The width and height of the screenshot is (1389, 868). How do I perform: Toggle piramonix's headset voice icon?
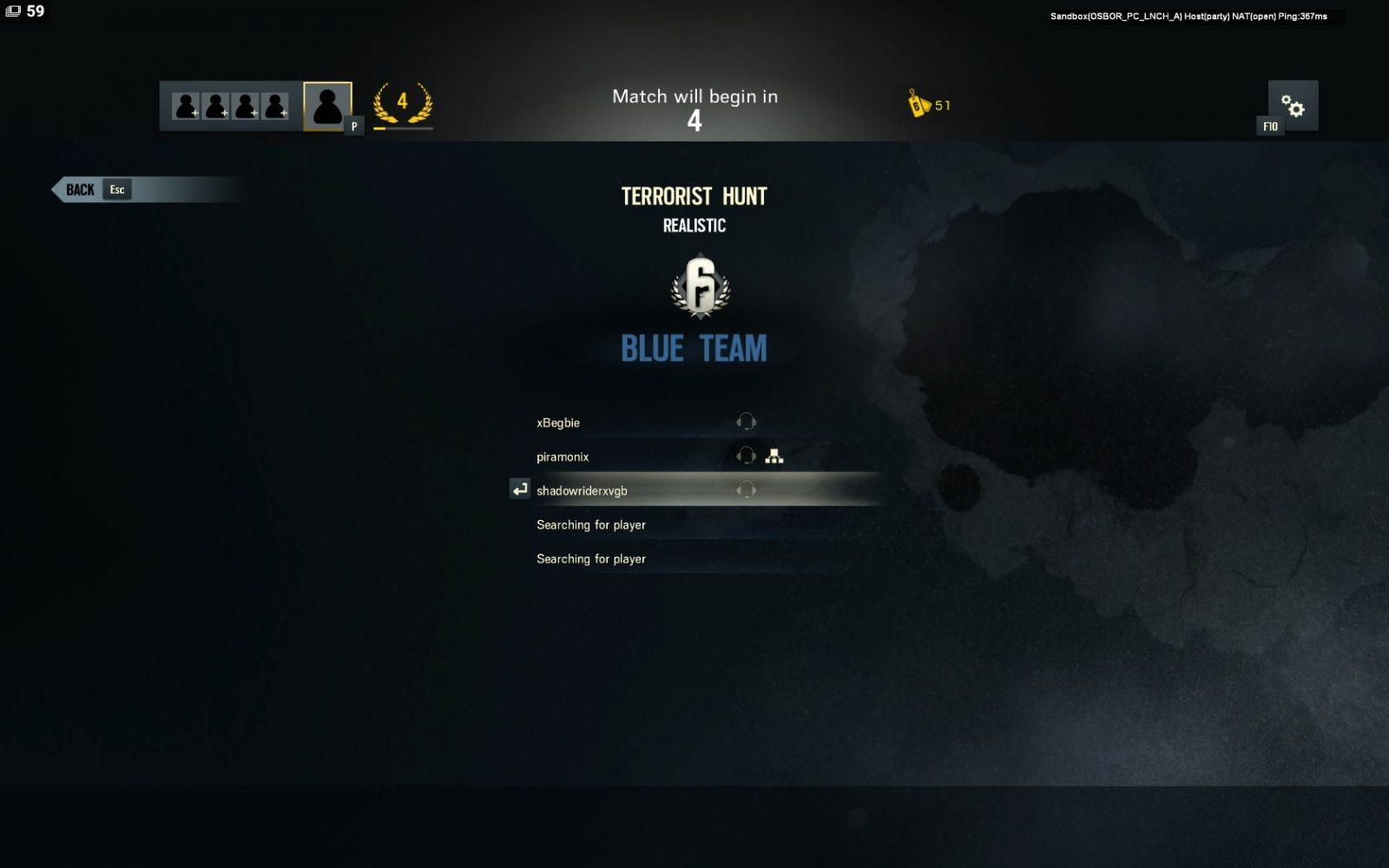pos(746,457)
